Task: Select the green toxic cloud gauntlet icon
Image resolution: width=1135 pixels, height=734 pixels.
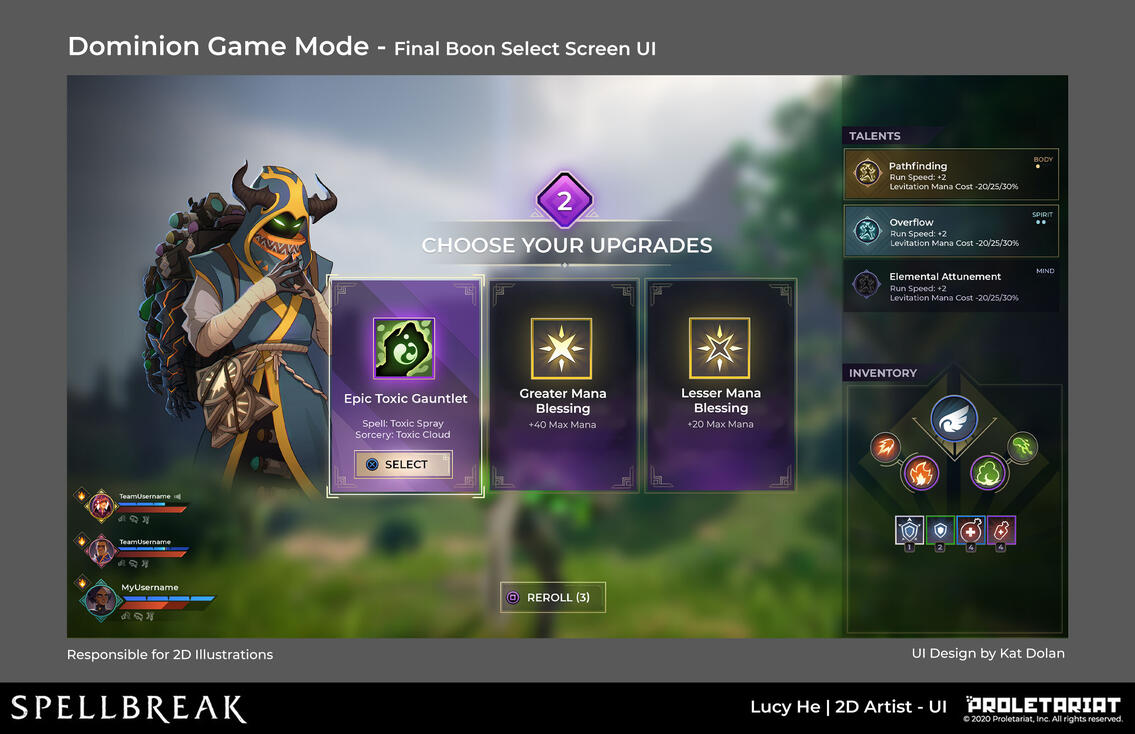Action: [988, 472]
